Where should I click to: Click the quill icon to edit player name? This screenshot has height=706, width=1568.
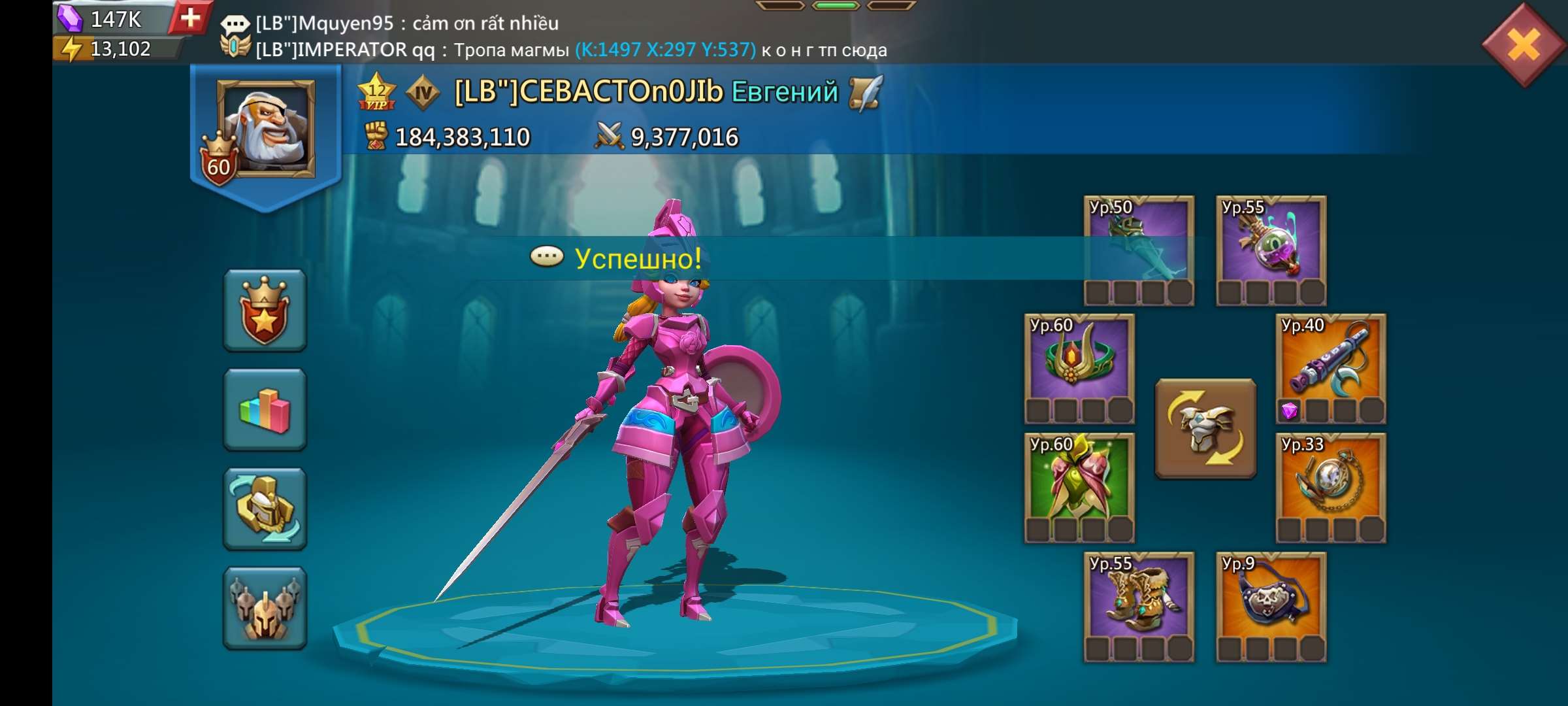click(866, 93)
